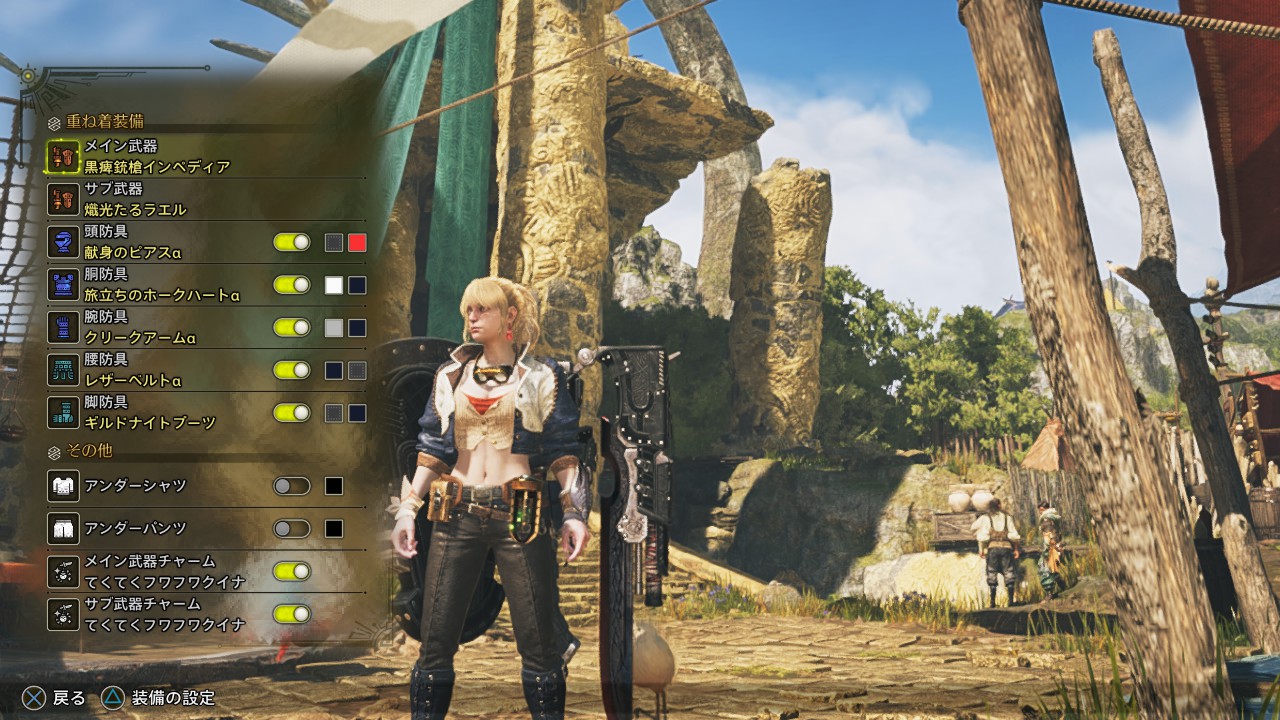
Task: Toggle the 頭防具 display switch
Action: [292, 242]
